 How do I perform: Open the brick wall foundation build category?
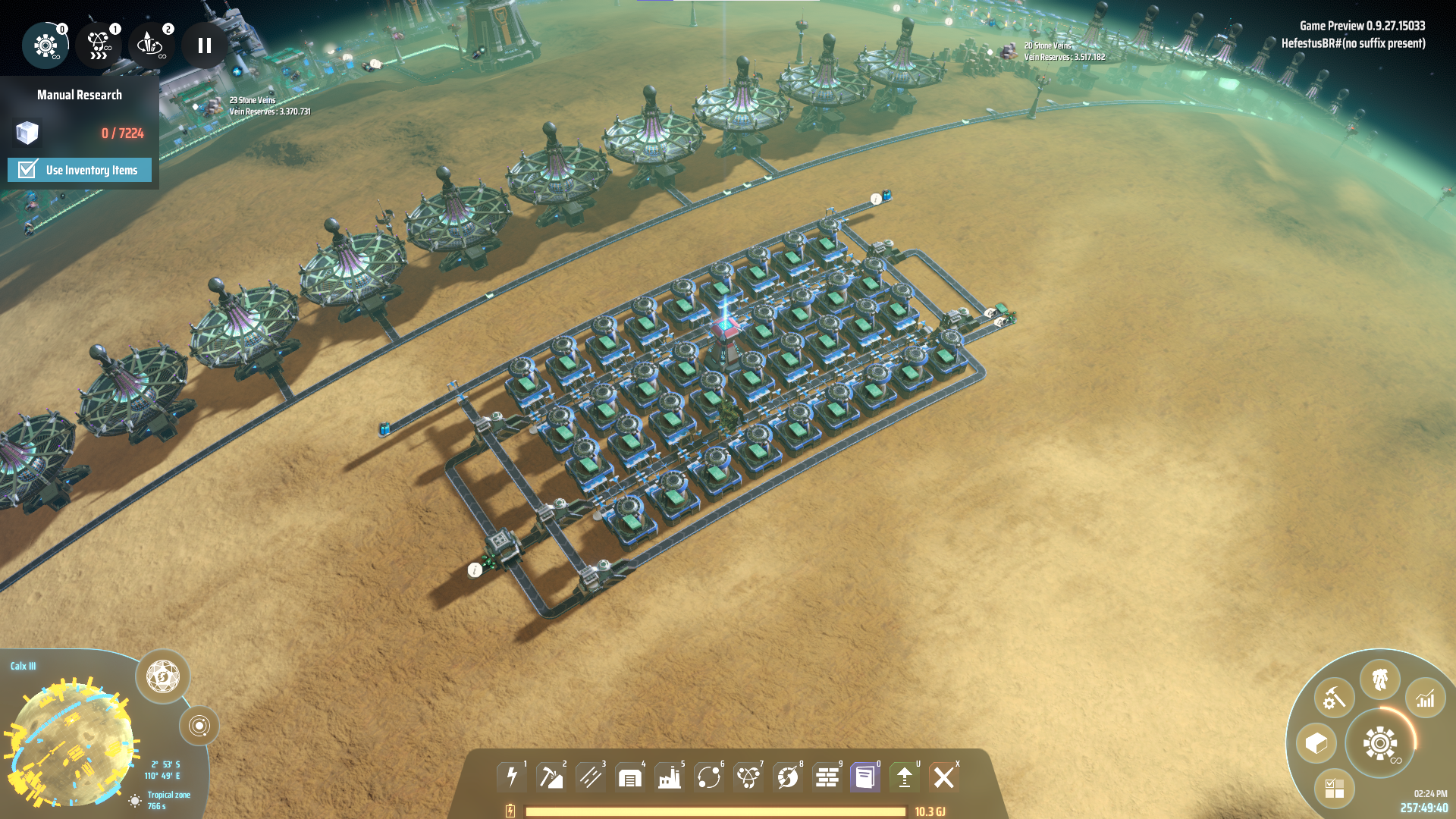tap(827, 777)
